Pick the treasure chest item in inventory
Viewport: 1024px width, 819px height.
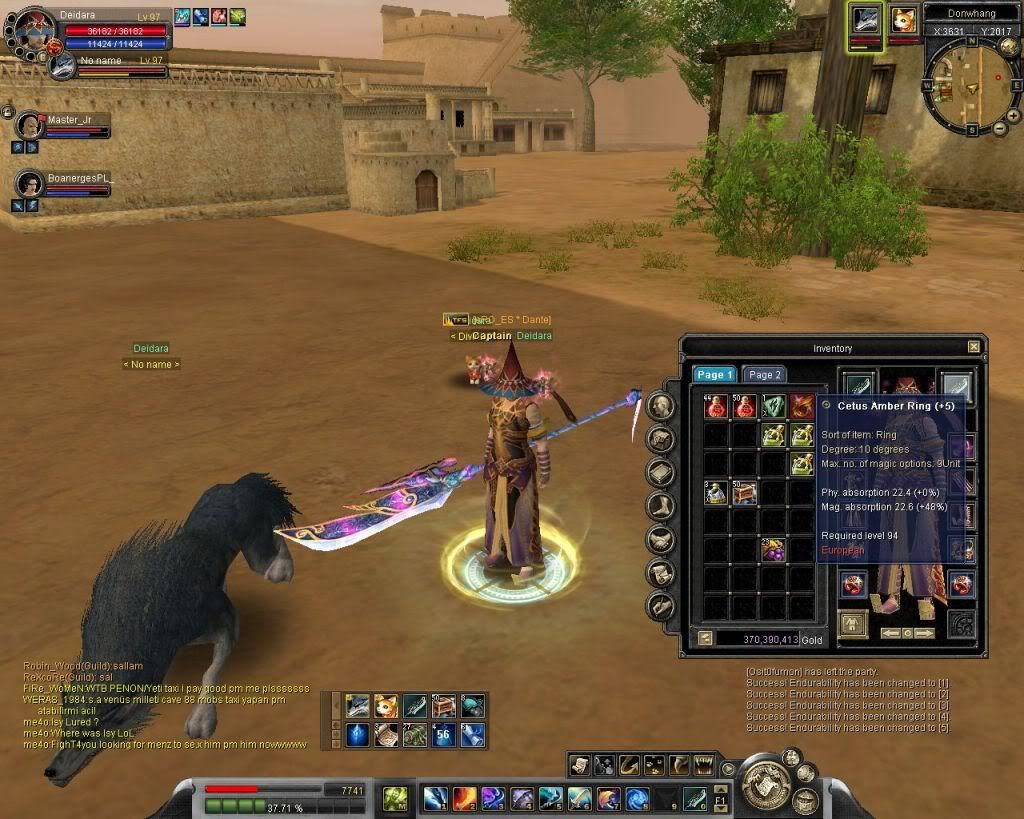pyautogui.click(x=744, y=492)
